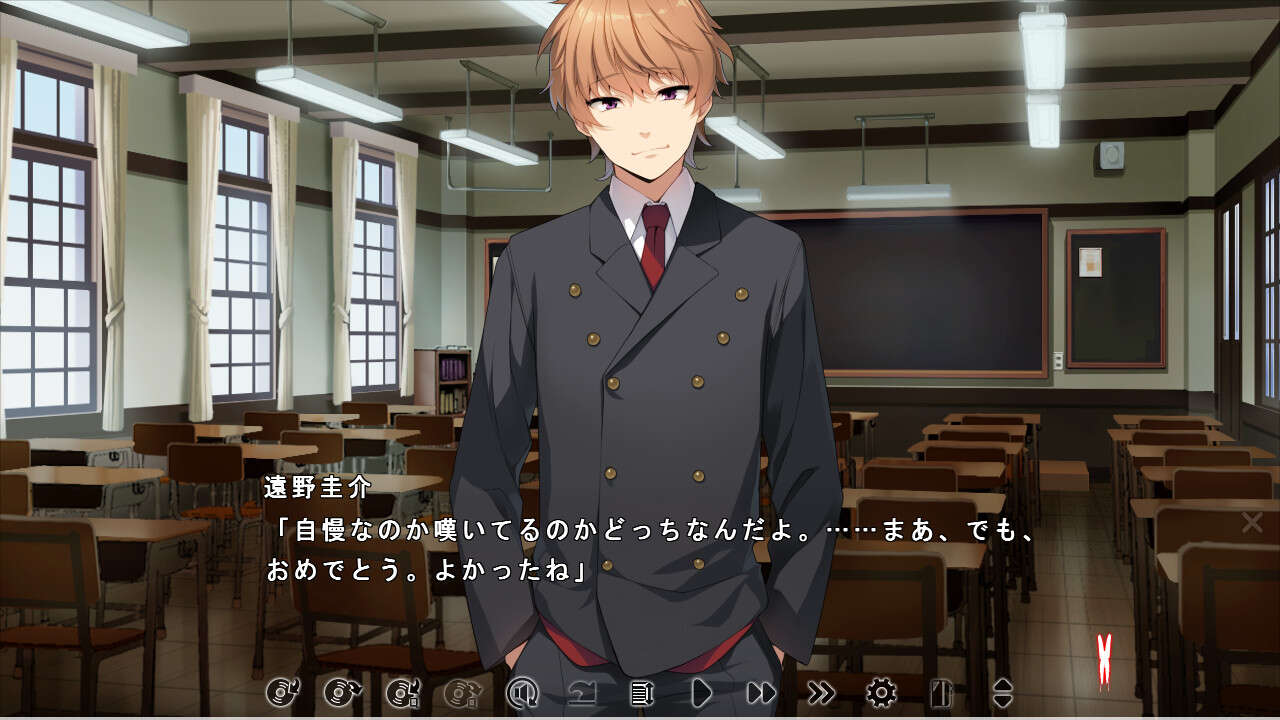Quick save with the disc-and-card icon
1280x720 pixels.
pos(401,692)
